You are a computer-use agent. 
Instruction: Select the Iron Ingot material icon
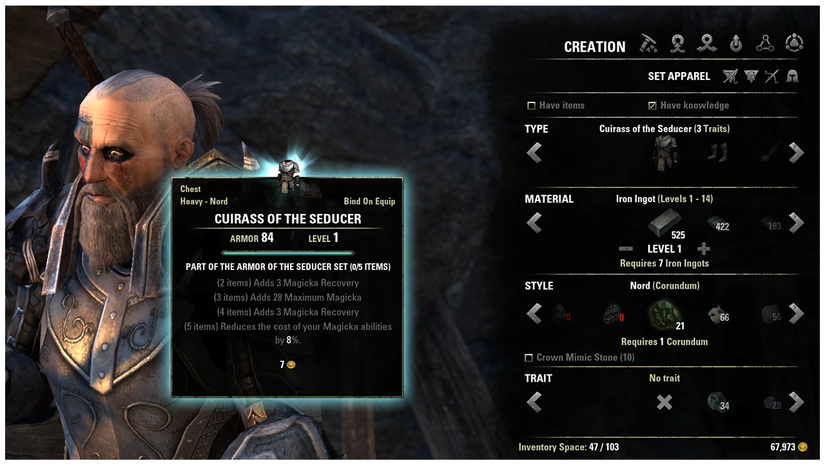pyautogui.click(x=663, y=221)
